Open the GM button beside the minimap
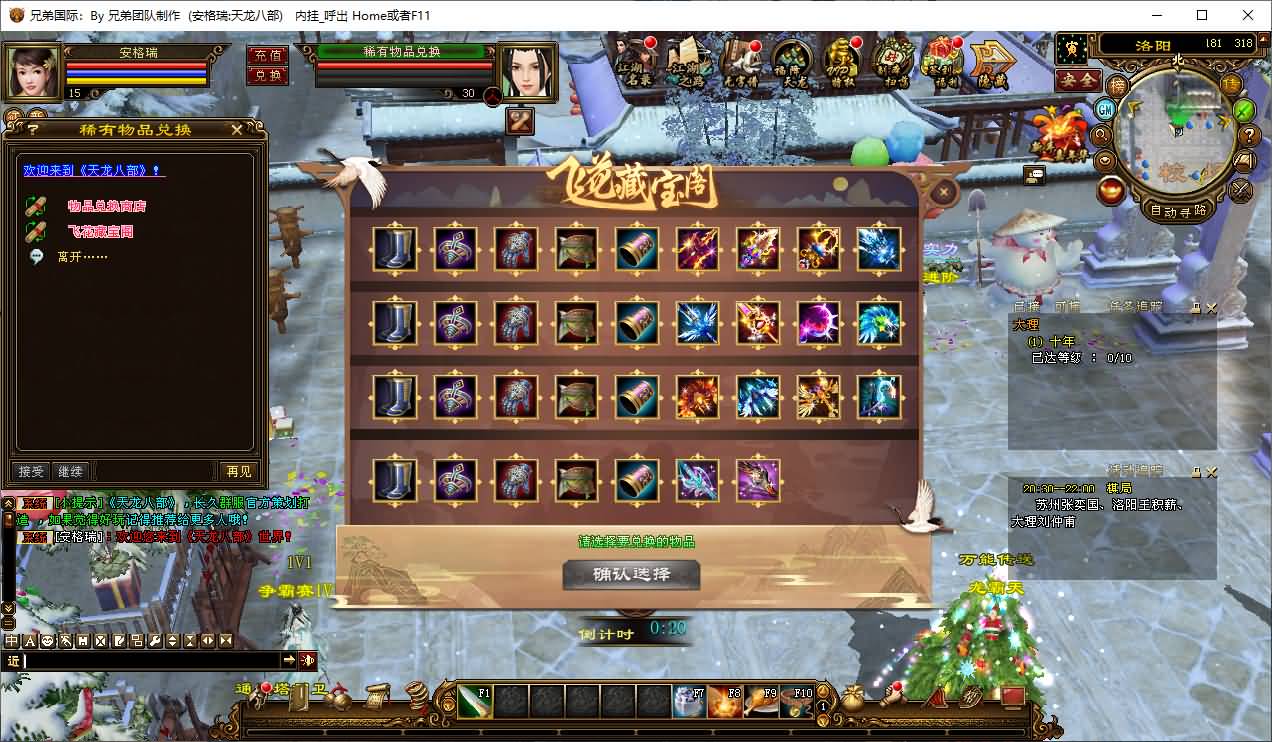 coord(1105,109)
